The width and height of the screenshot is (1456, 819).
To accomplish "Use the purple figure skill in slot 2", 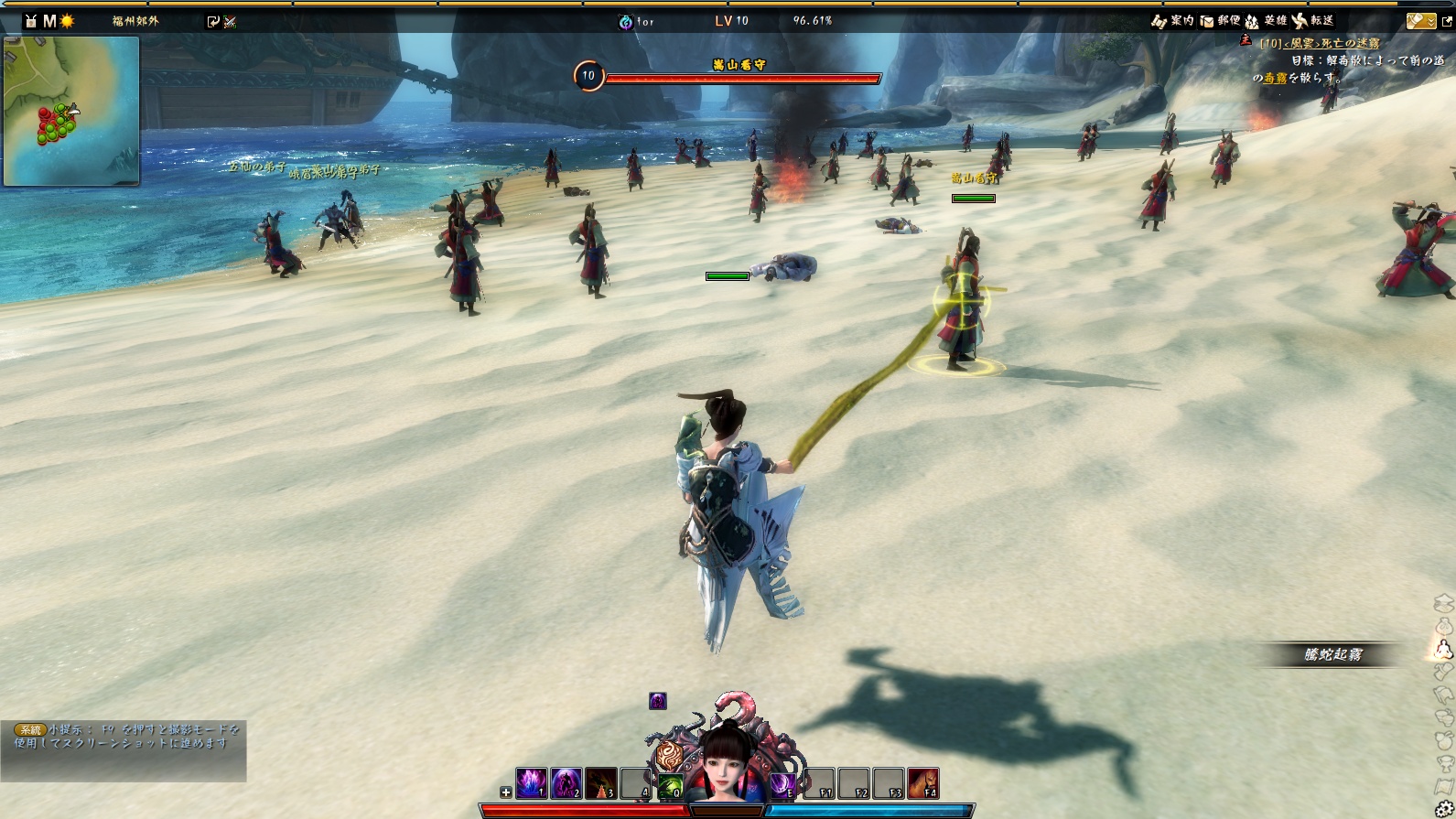I will coord(566,783).
